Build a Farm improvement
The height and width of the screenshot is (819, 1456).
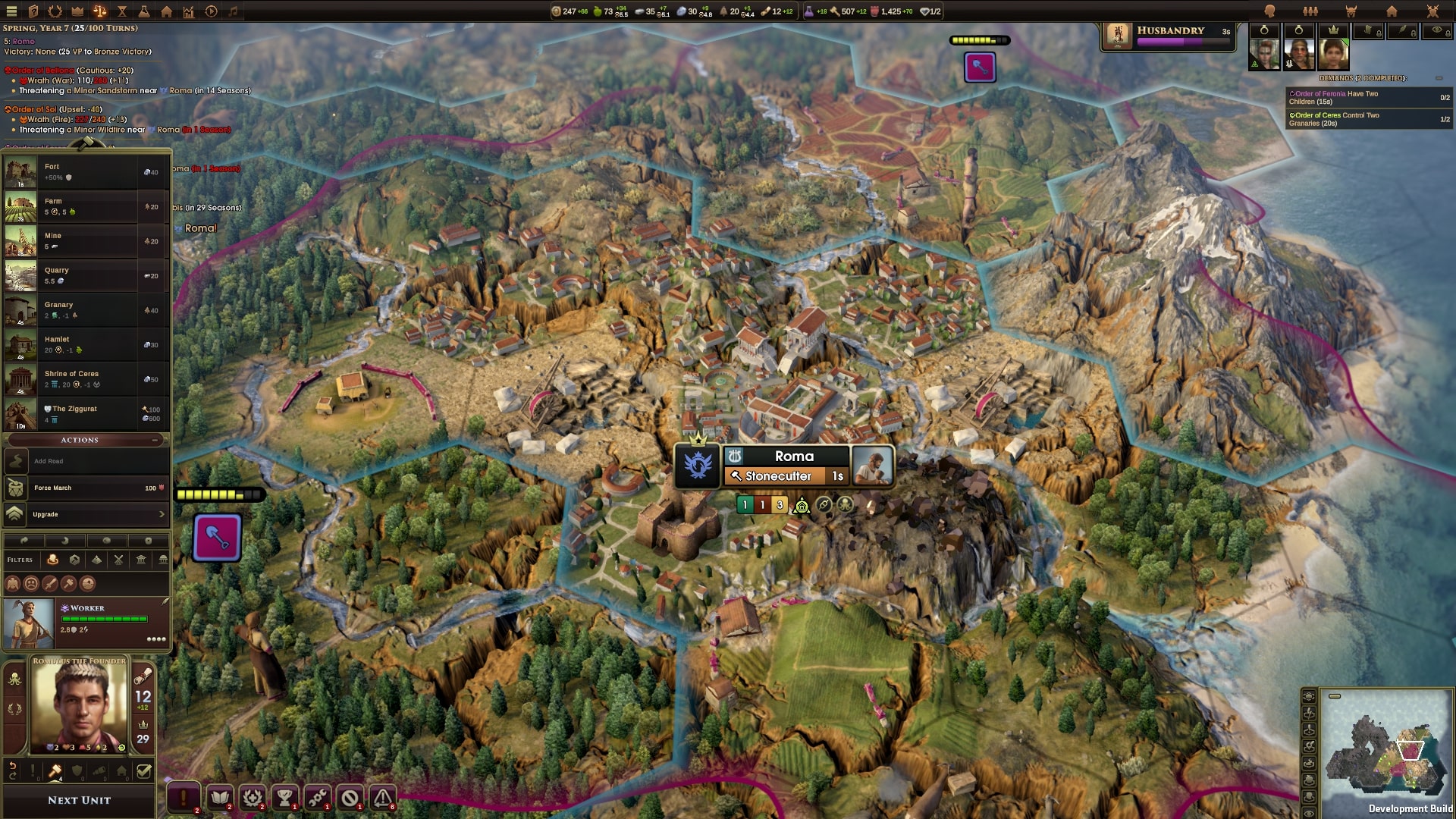coord(86,206)
